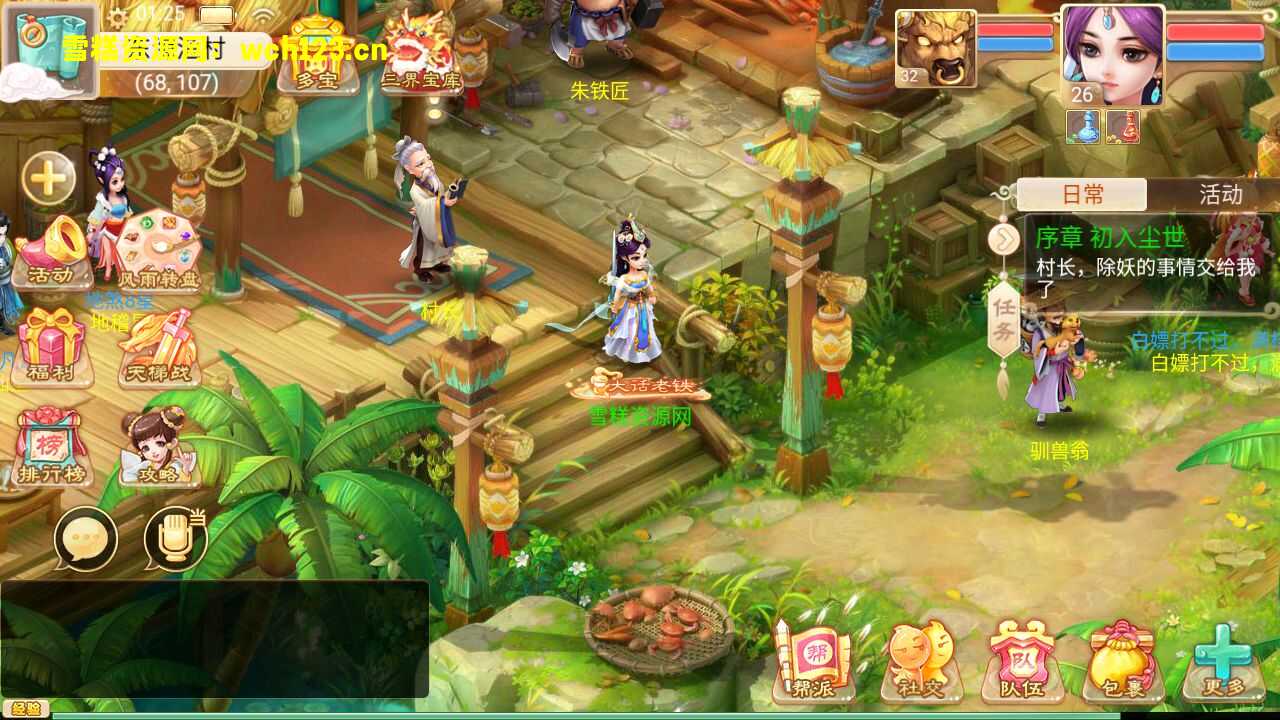Switch to the 活动 tracker tab
Viewport: 1280px width, 720px height.
[x=1220, y=194]
